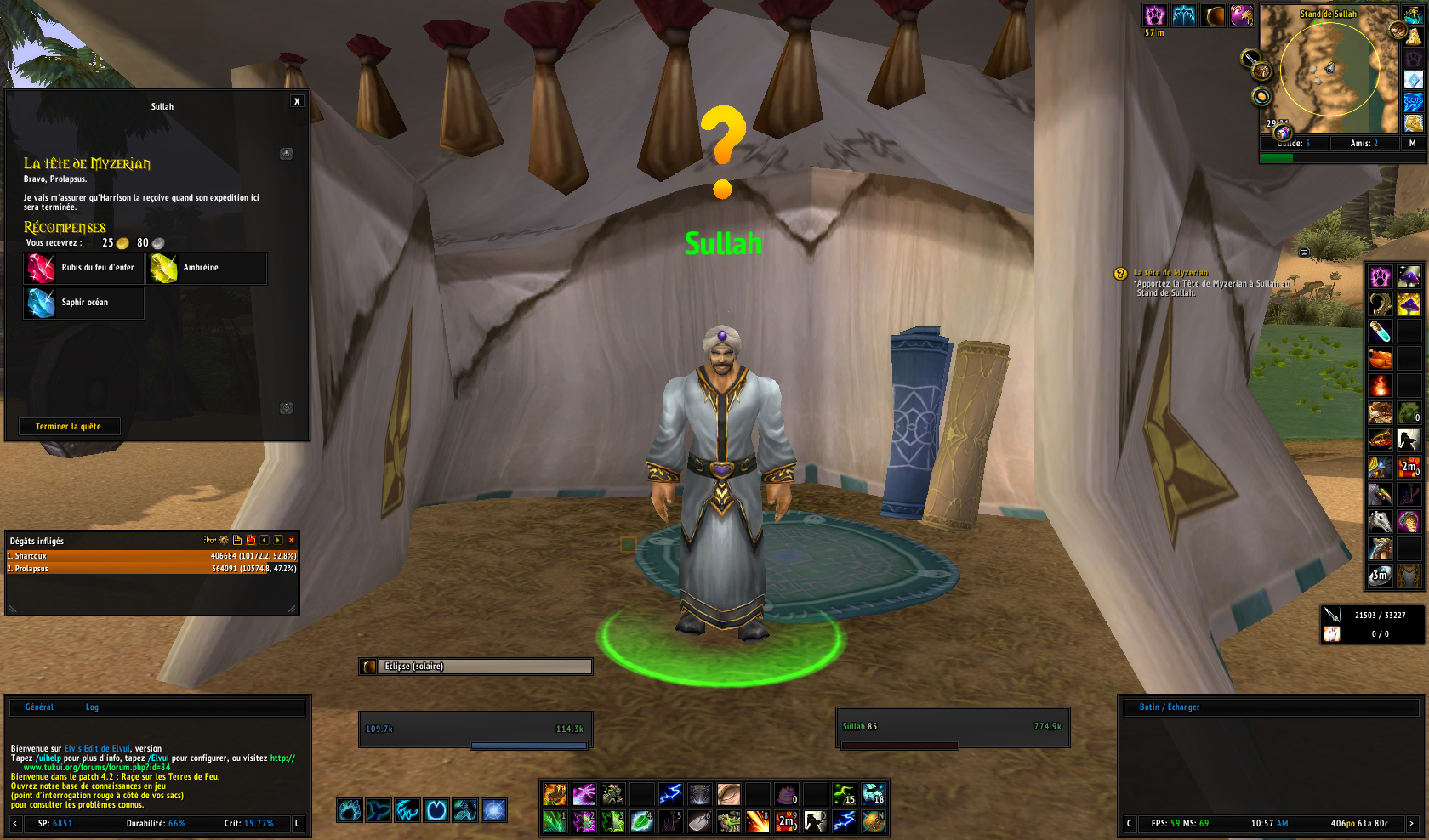The width and height of the screenshot is (1429, 840).
Task: Switch to the Général chat tab
Action: pyautogui.click(x=39, y=707)
